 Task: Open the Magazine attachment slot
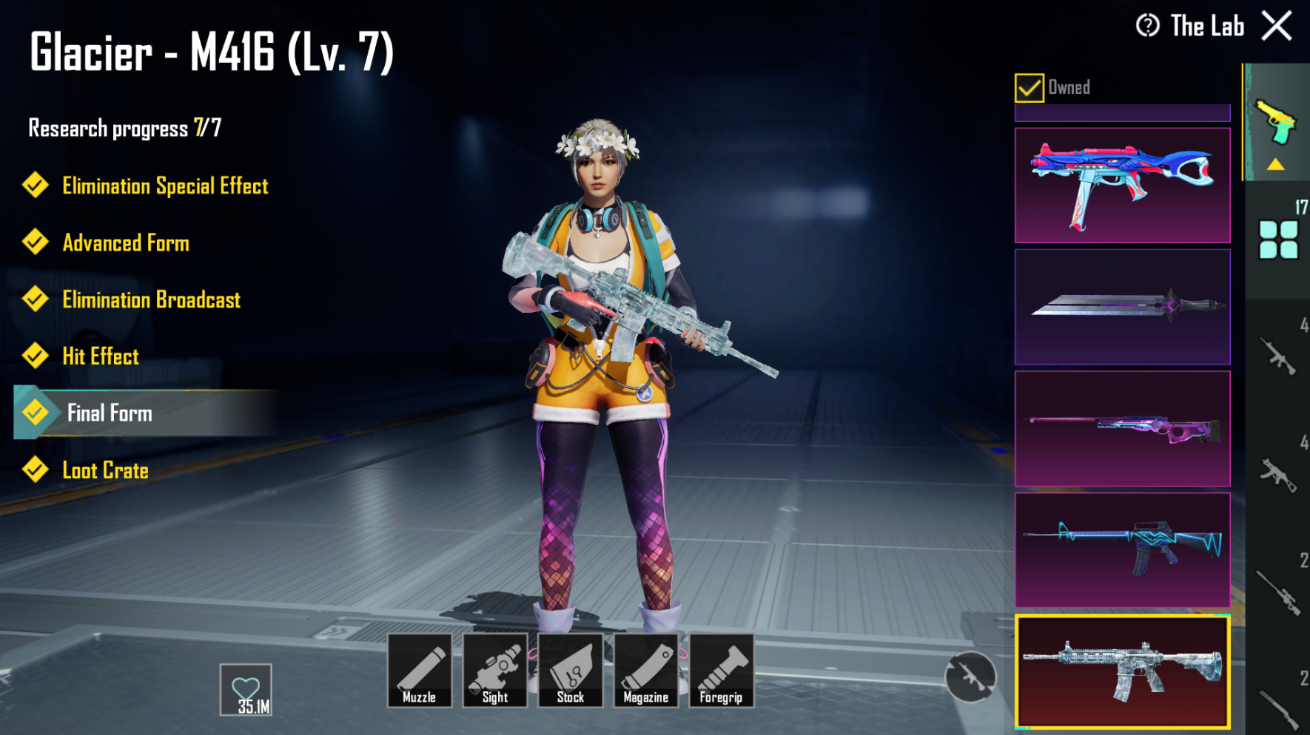(647, 668)
